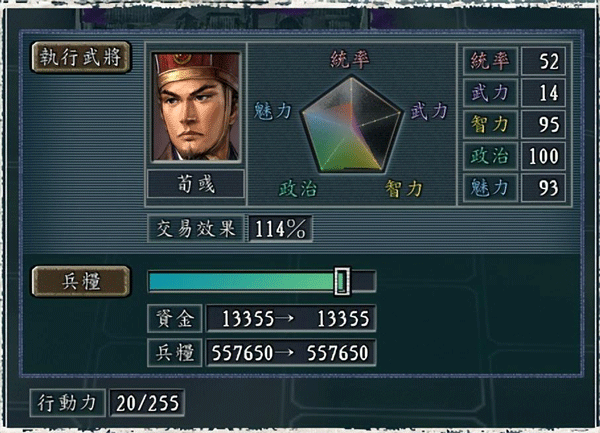The image size is (600, 433).
Task: Open the 執行武將 officer selection
Action: tap(81, 58)
